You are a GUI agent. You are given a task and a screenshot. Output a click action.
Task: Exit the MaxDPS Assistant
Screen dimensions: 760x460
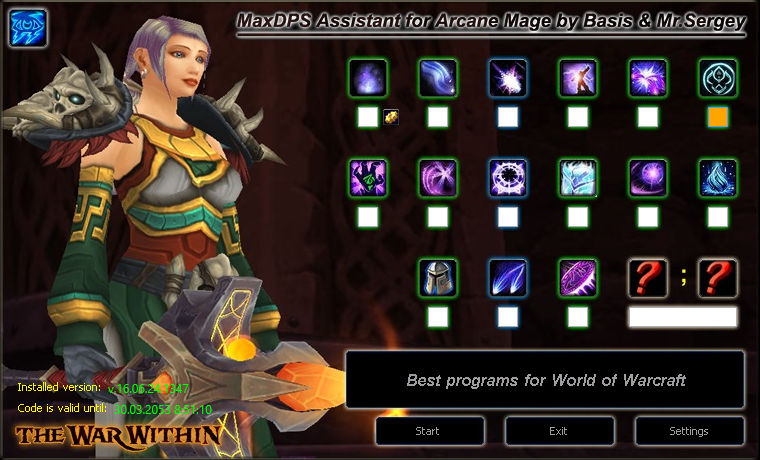pyautogui.click(x=558, y=431)
